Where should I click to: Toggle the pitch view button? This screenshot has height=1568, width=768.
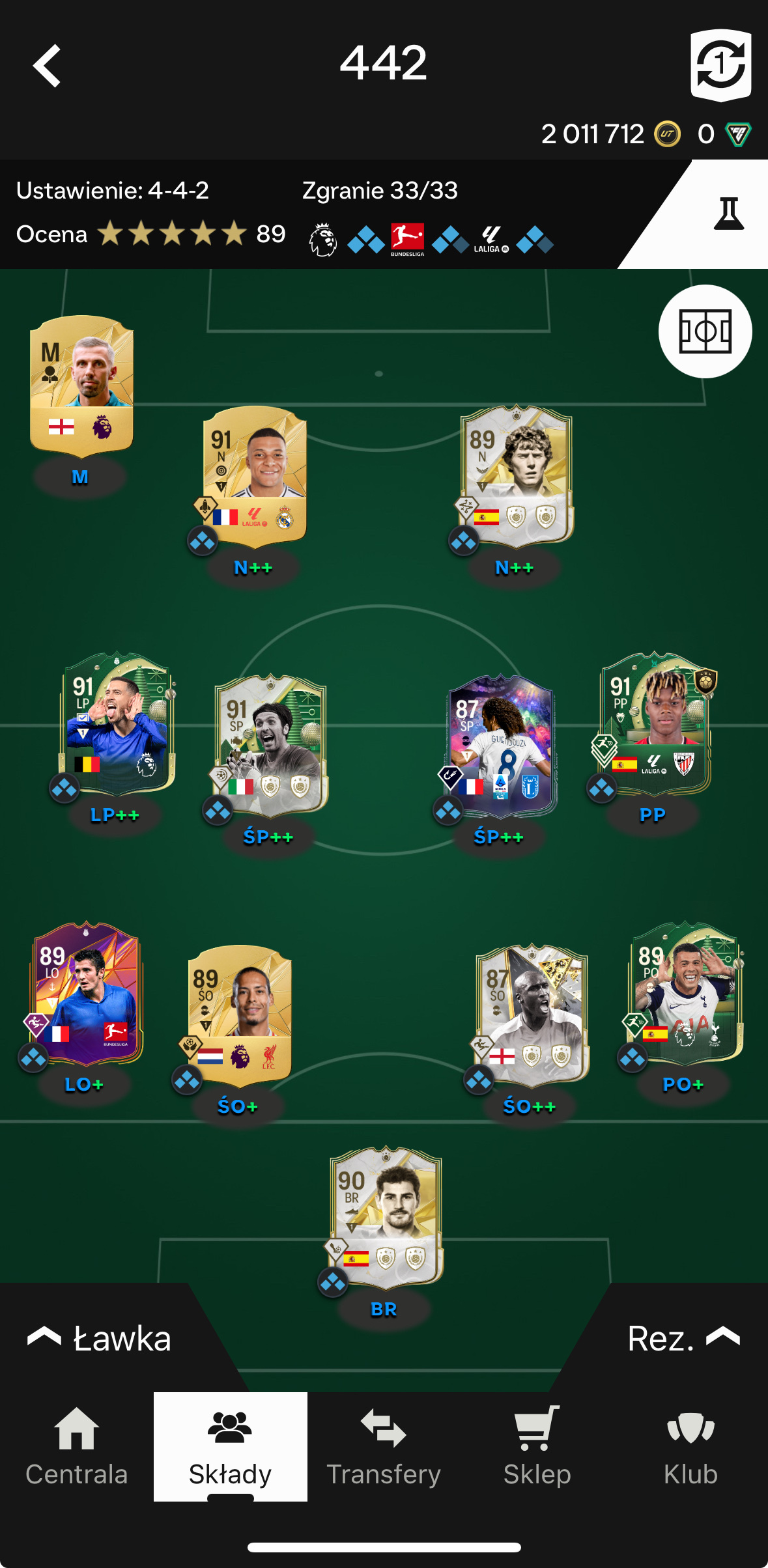point(705,331)
